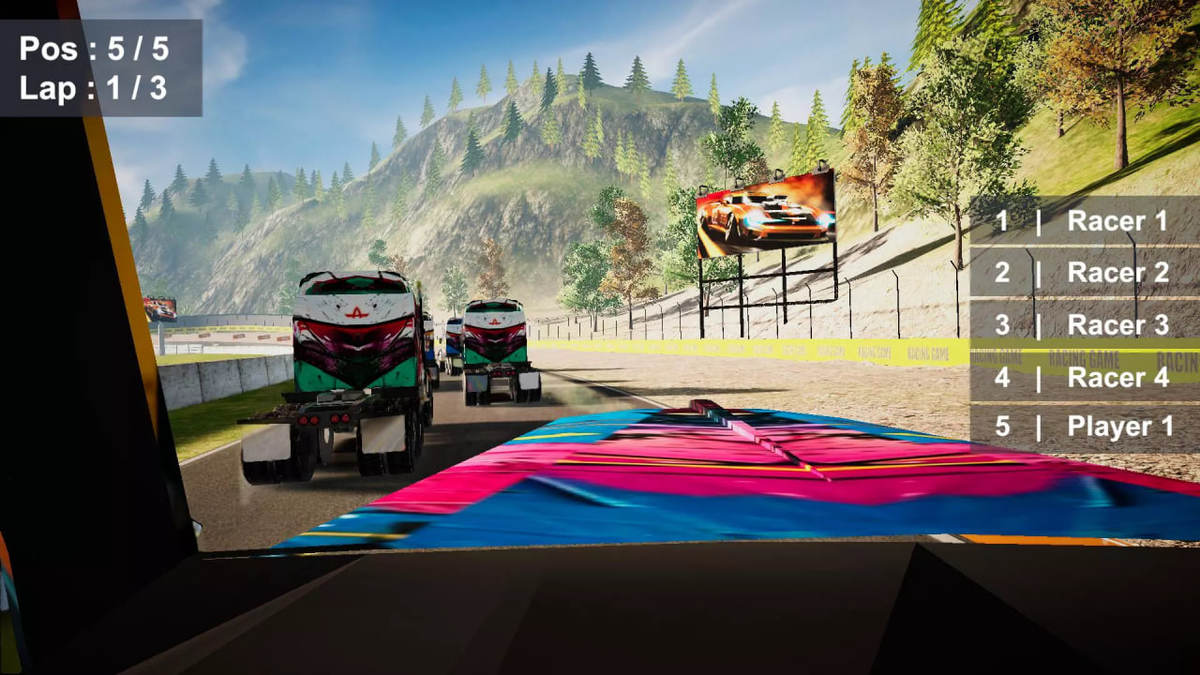Click the Racer 3 leaderboard entry
The width and height of the screenshot is (1200, 675).
coord(1084,325)
